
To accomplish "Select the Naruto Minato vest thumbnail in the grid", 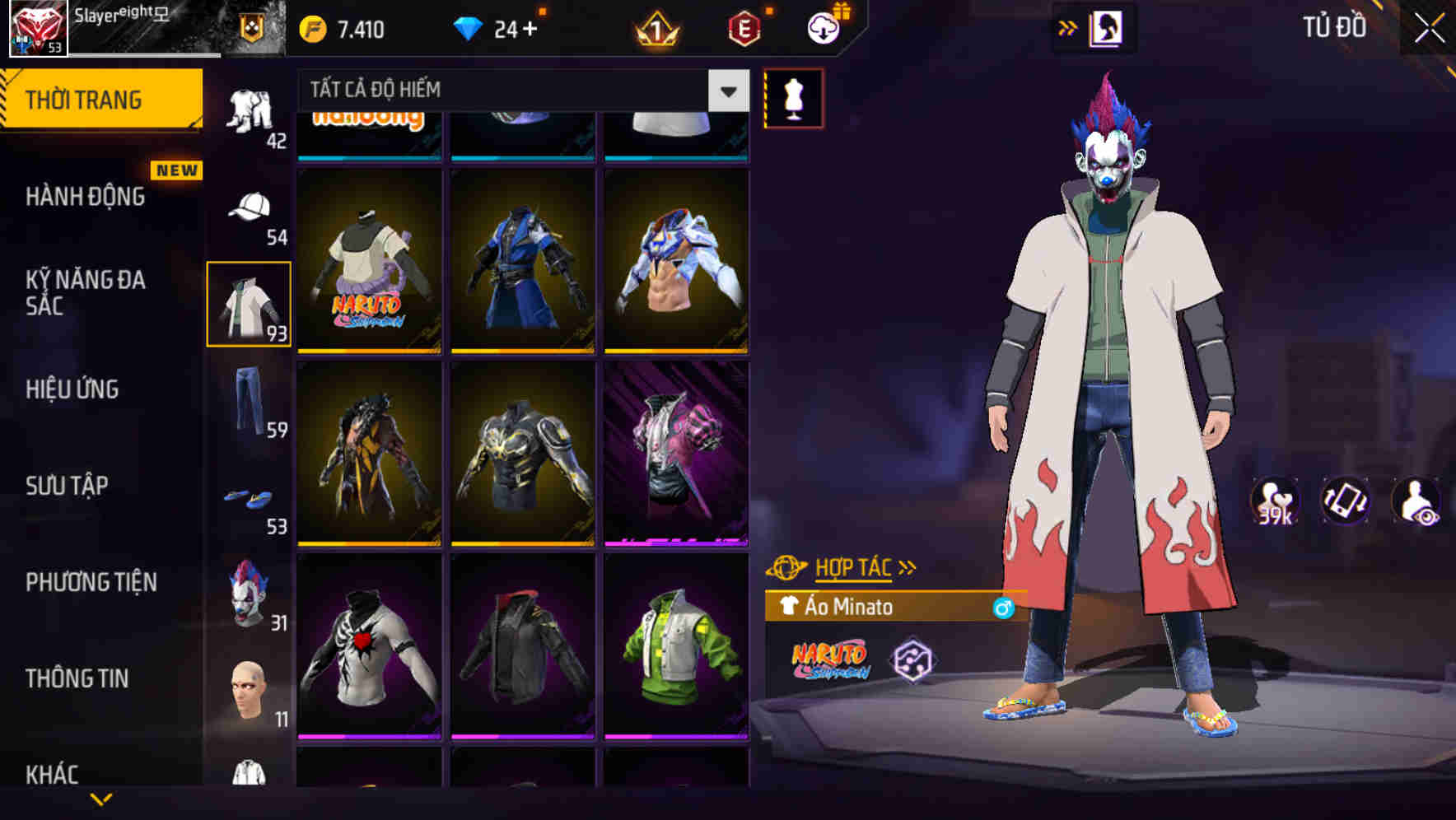I will click(368, 262).
